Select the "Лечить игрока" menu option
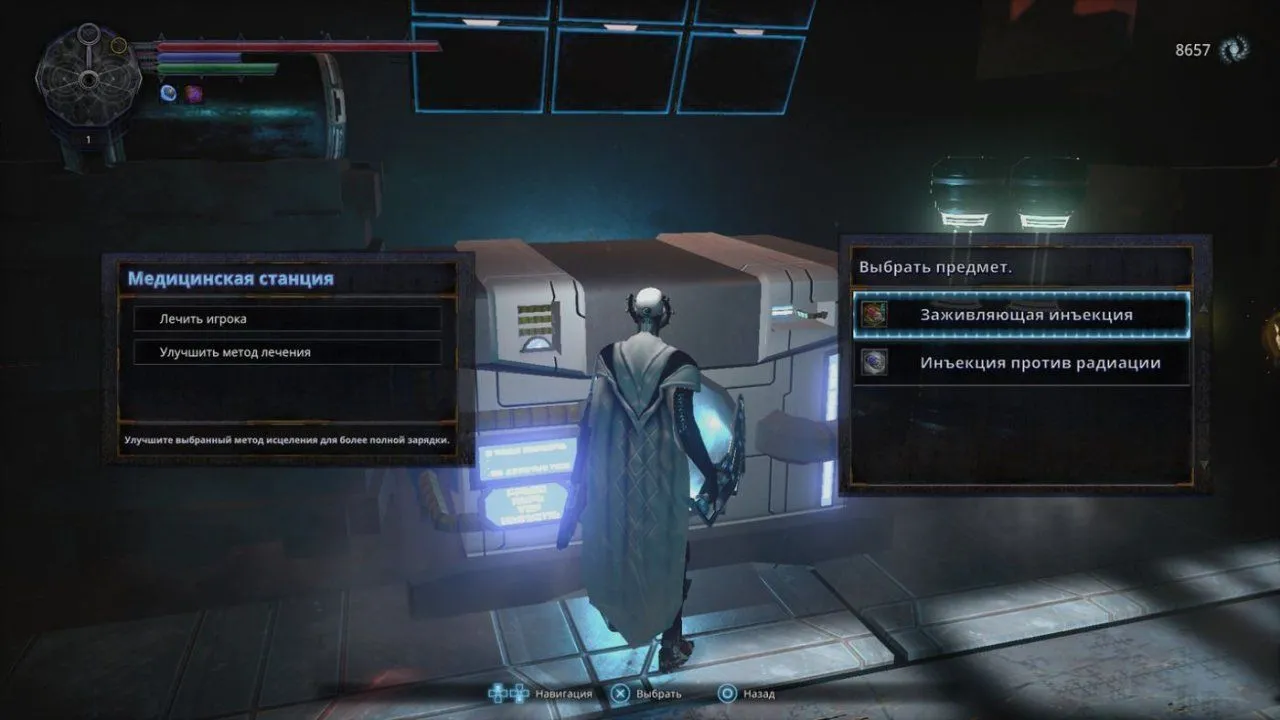Viewport: 1280px width, 720px height. click(287, 319)
